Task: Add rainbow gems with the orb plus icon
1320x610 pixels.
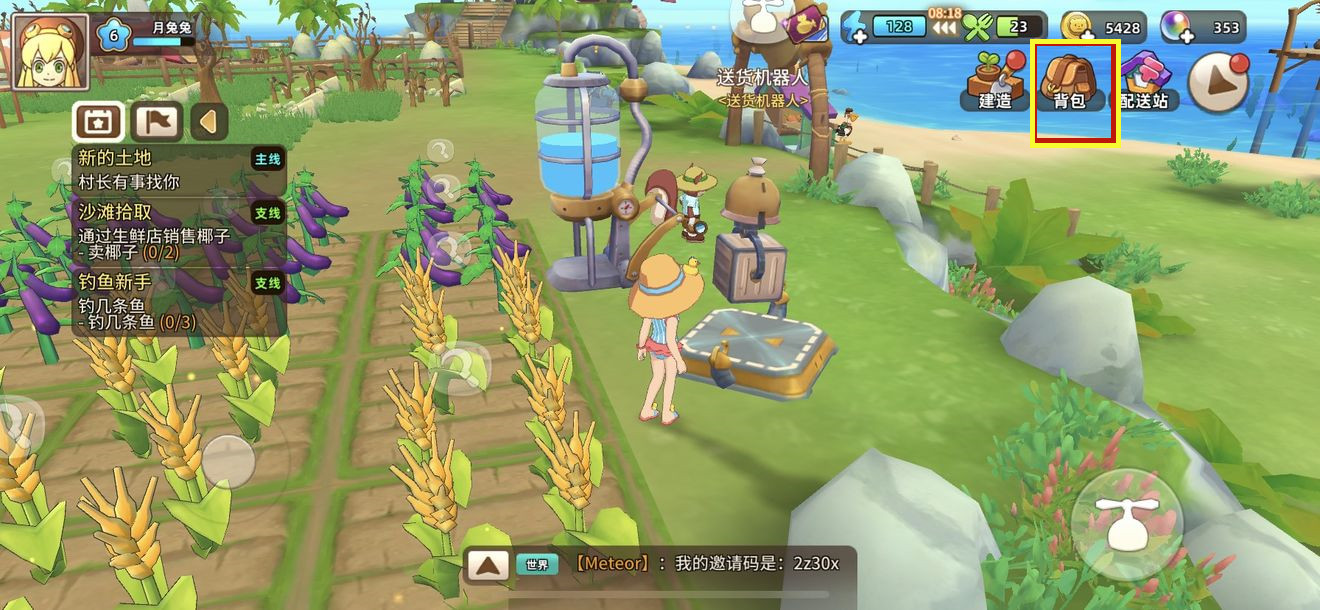Action: (1175, 27)
